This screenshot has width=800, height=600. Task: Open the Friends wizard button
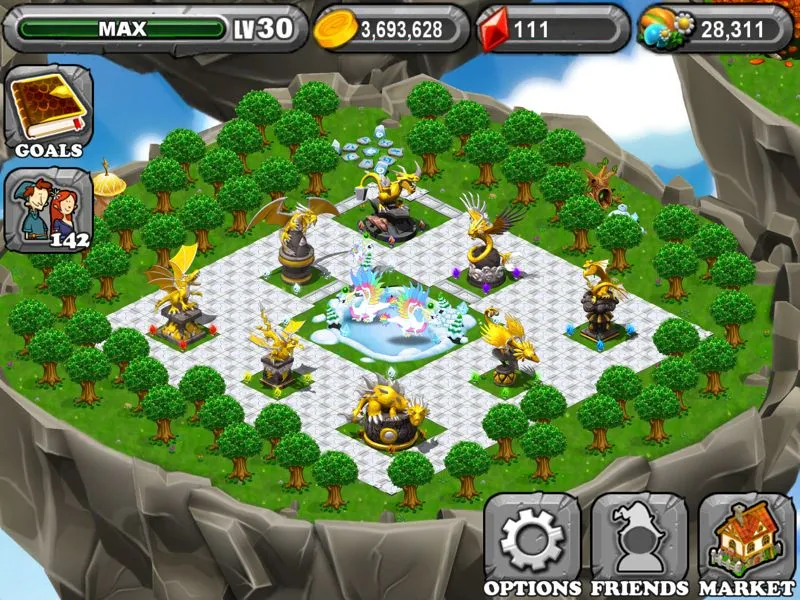pos(639,543)
